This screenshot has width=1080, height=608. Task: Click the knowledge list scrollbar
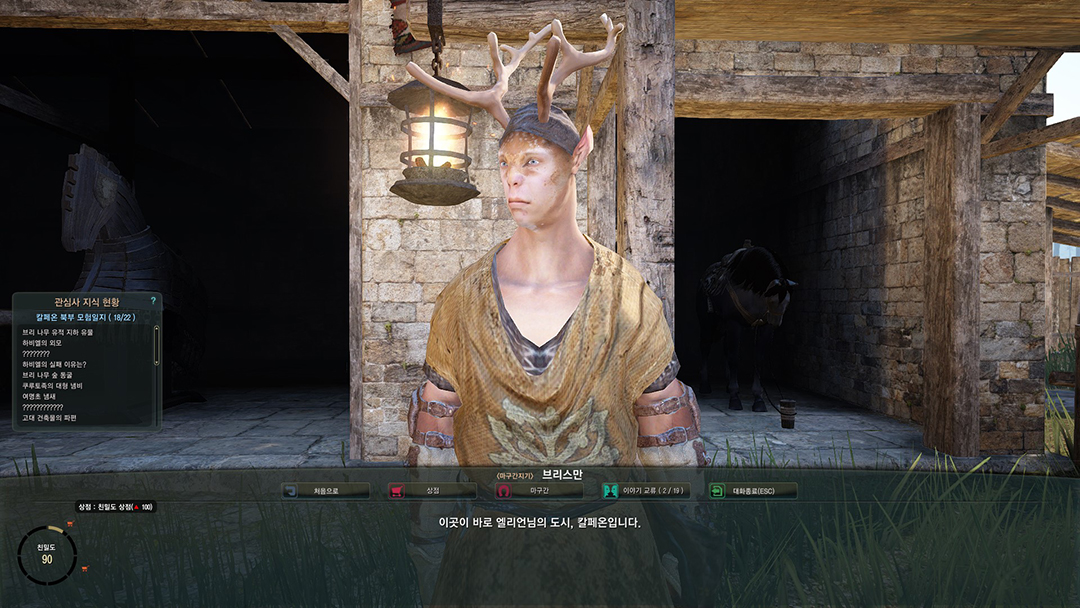click(156, 345)
